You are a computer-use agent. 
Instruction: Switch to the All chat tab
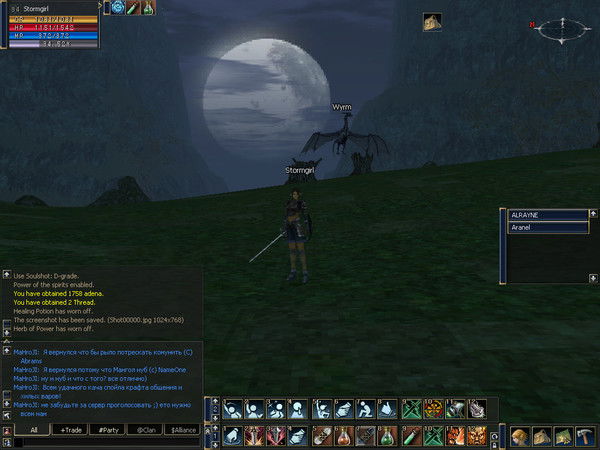(x=33, y=429)
